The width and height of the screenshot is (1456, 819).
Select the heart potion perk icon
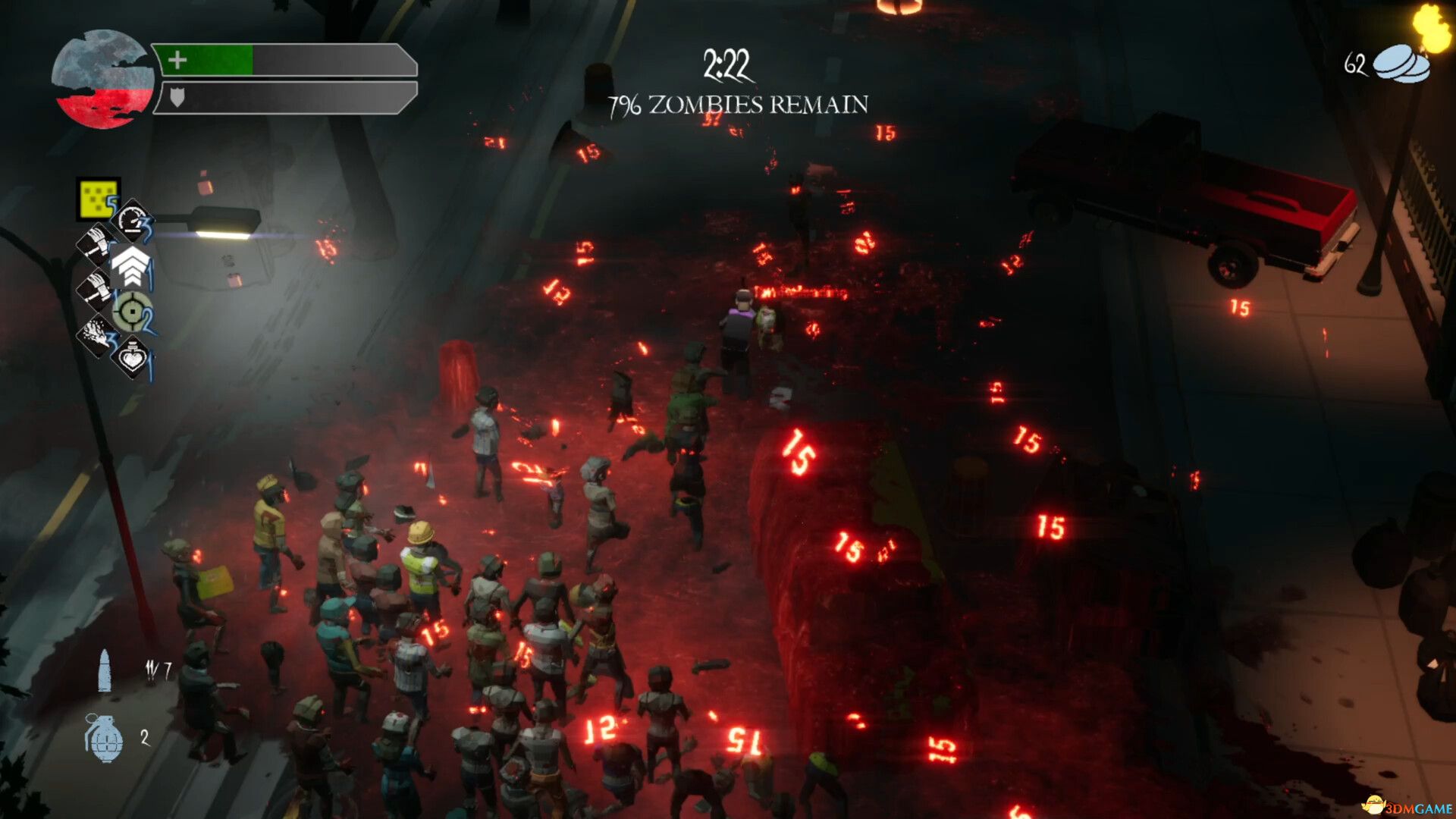[132, 356]
